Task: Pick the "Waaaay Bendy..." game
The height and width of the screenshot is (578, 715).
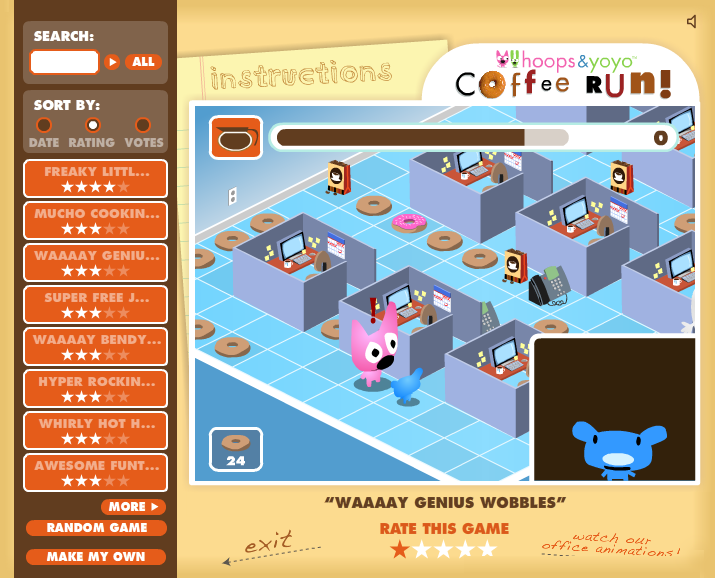Action: (x=96, y=347)
